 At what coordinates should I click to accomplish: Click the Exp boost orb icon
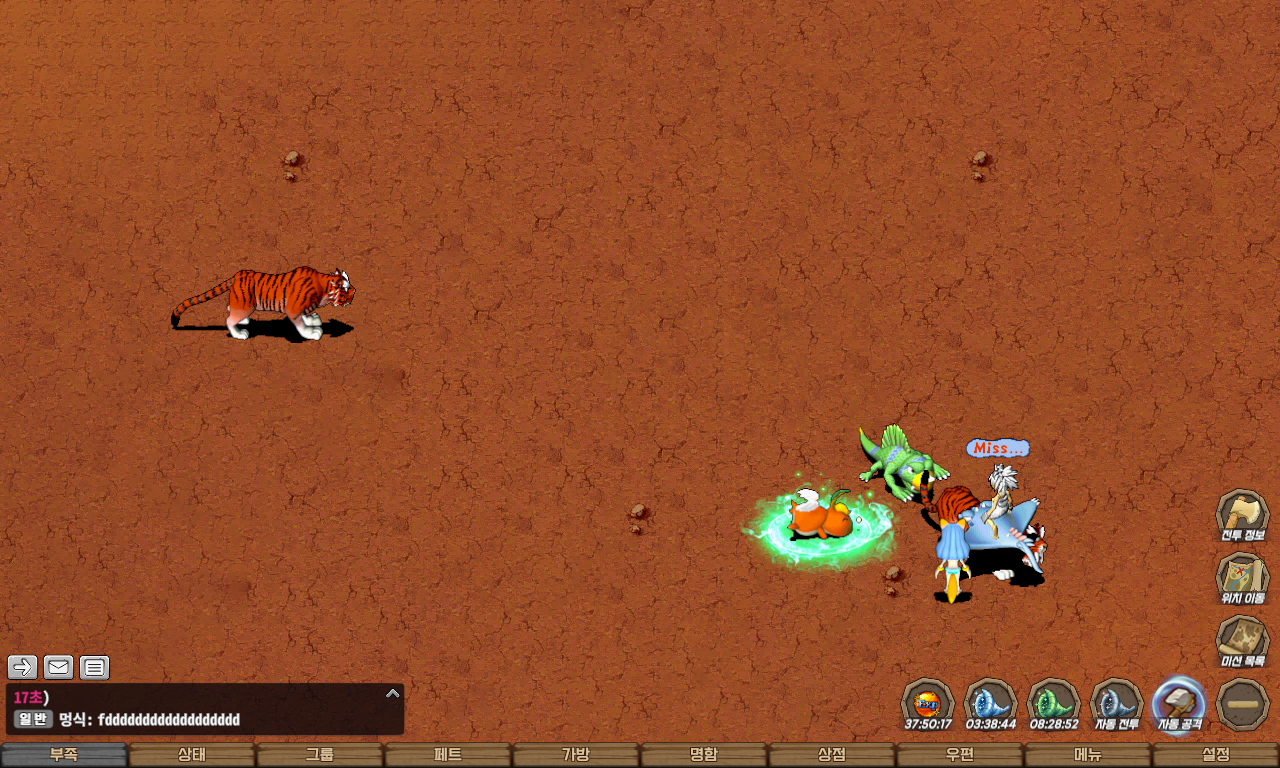click(927, 703)
